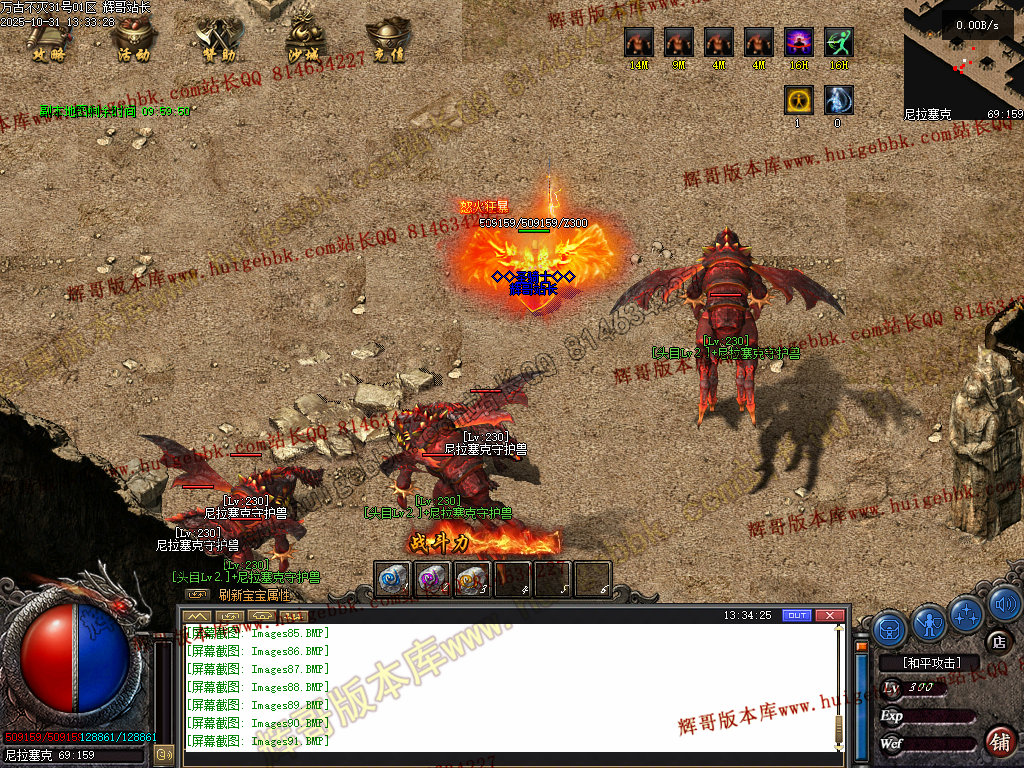Open the 活动 events menu

click(134, 40)
